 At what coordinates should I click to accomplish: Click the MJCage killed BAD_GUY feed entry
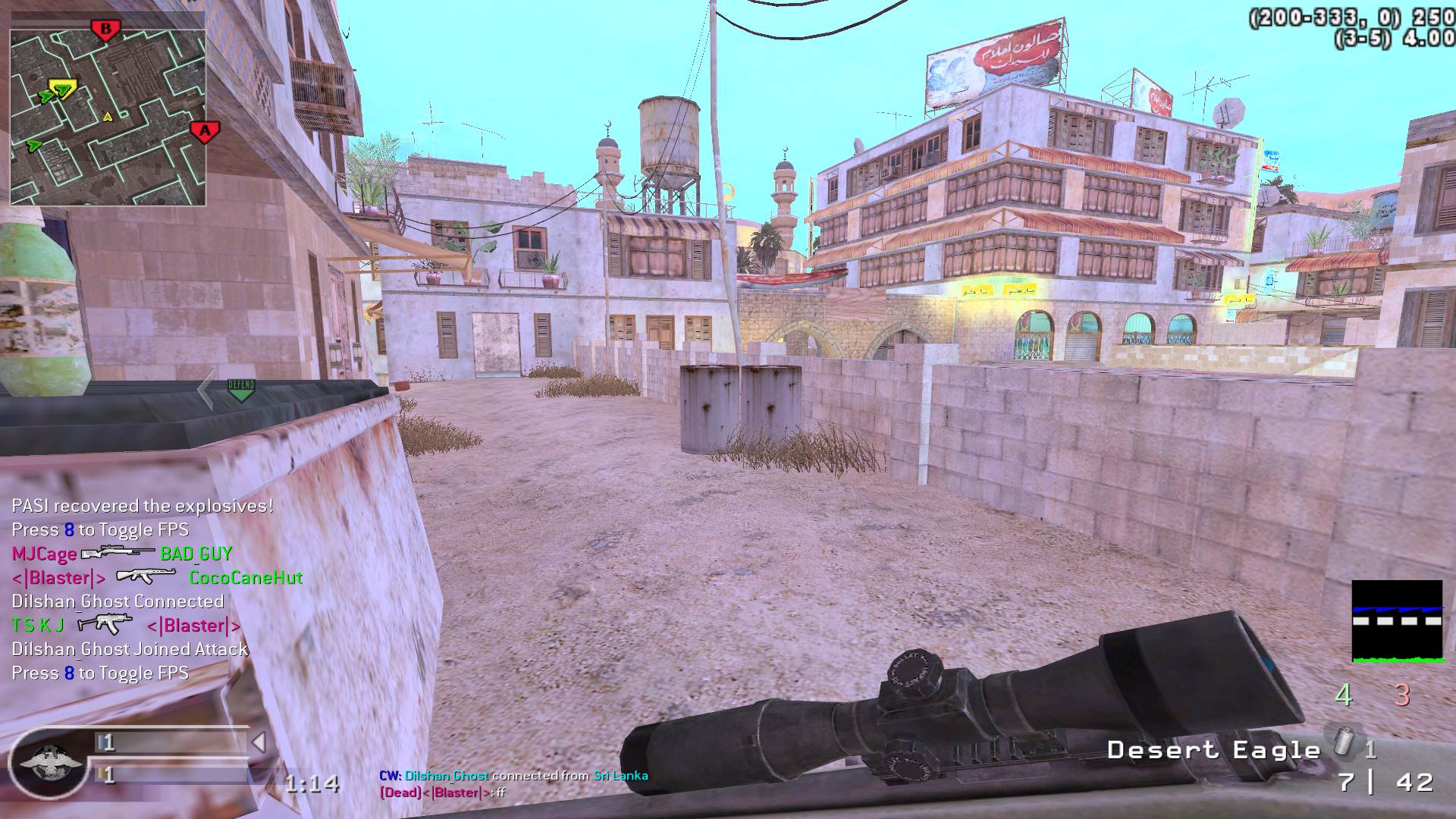[121, 554]
